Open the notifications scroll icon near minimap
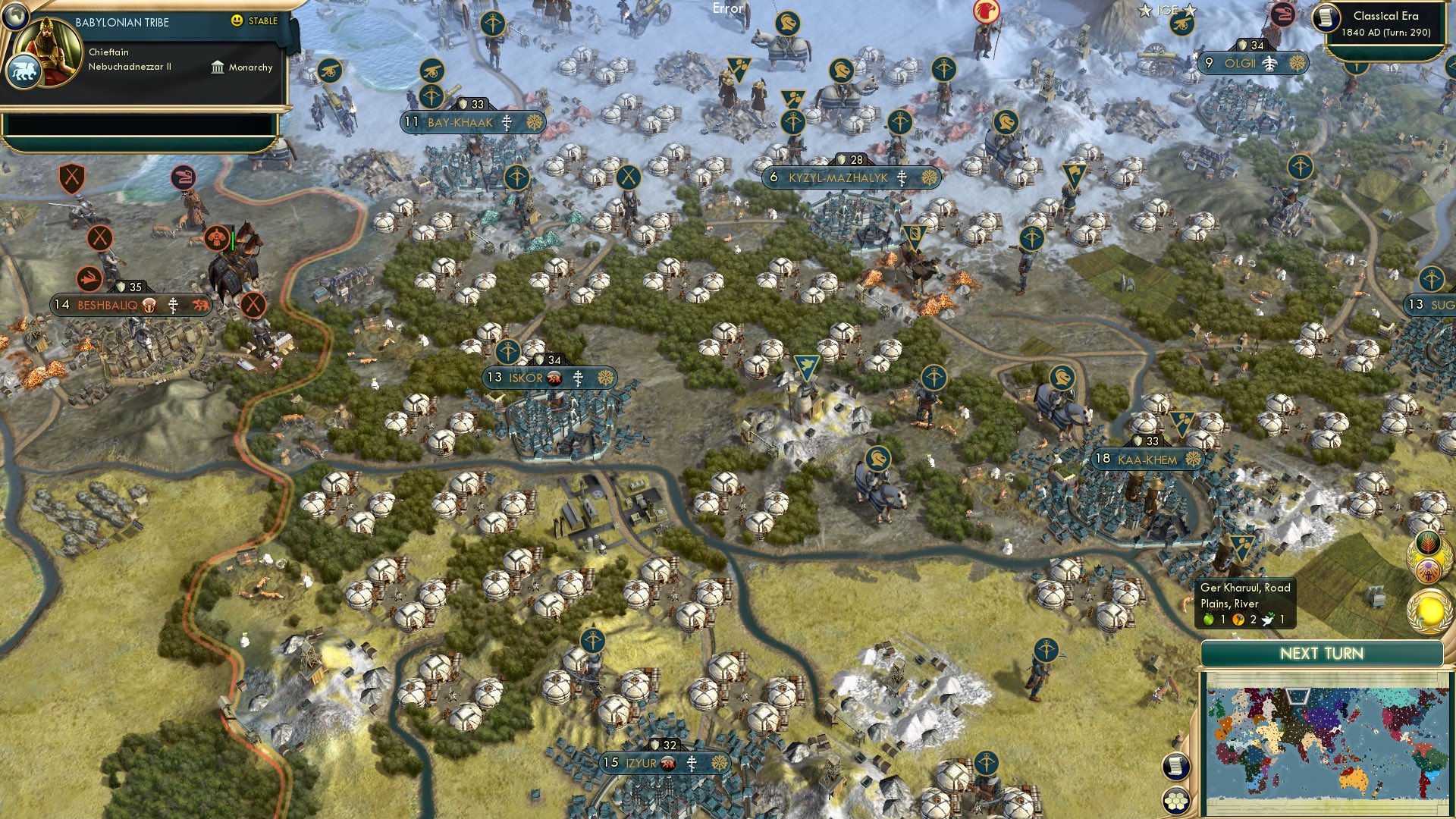The height and width of the screenshot is (819, 1456). (x=1176, y=767)
